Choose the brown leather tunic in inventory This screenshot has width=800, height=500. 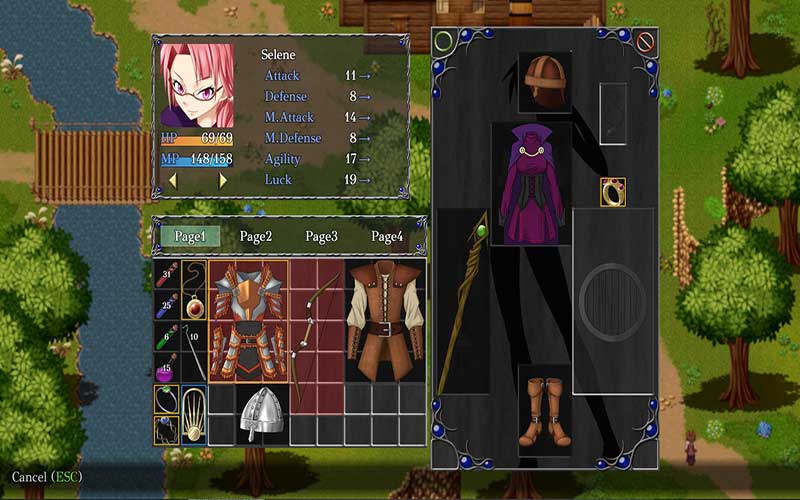(x=385, y=321)
